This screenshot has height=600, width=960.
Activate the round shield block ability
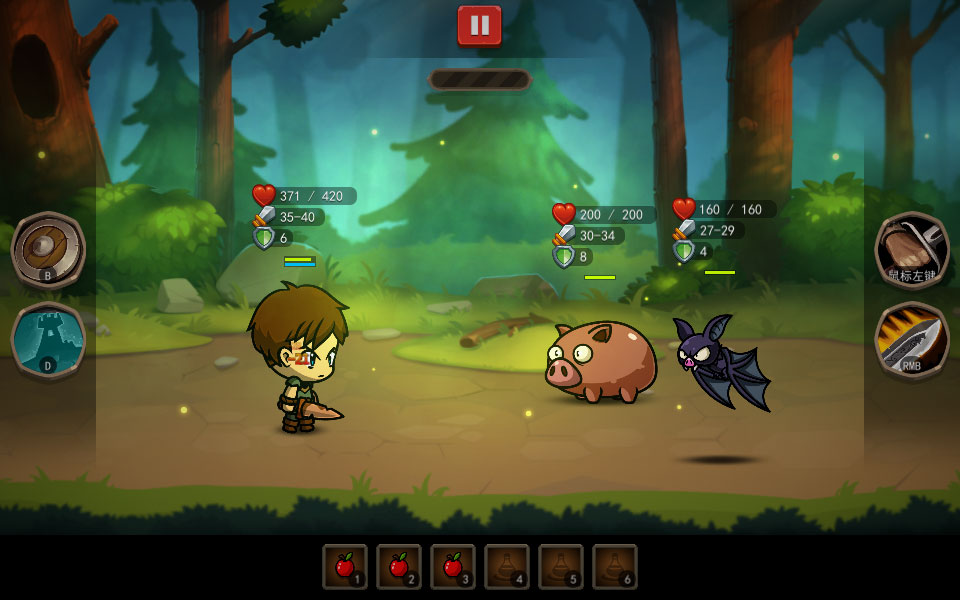48,249
